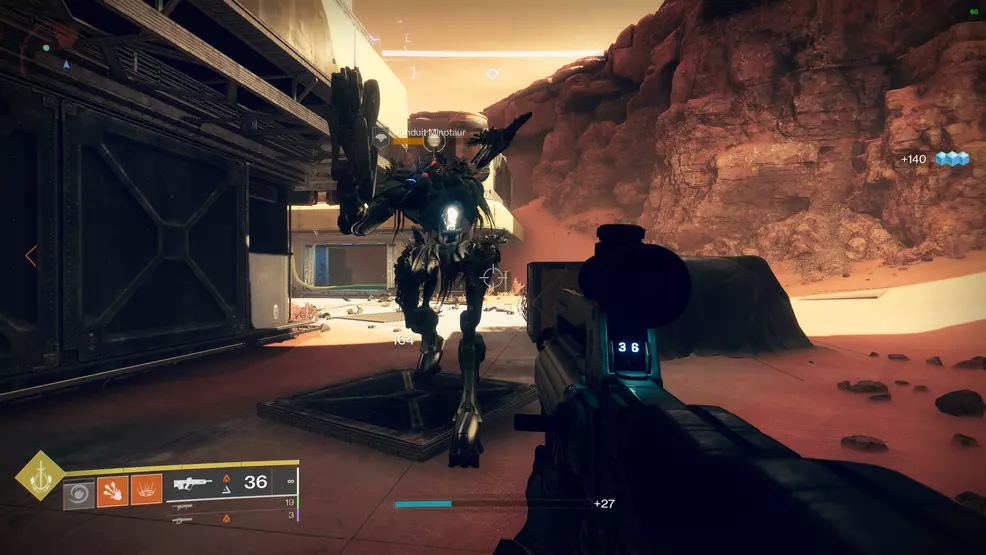
Task: Switch to the heavy weapon with 3 ammo
Action: (x=183, y=518)
